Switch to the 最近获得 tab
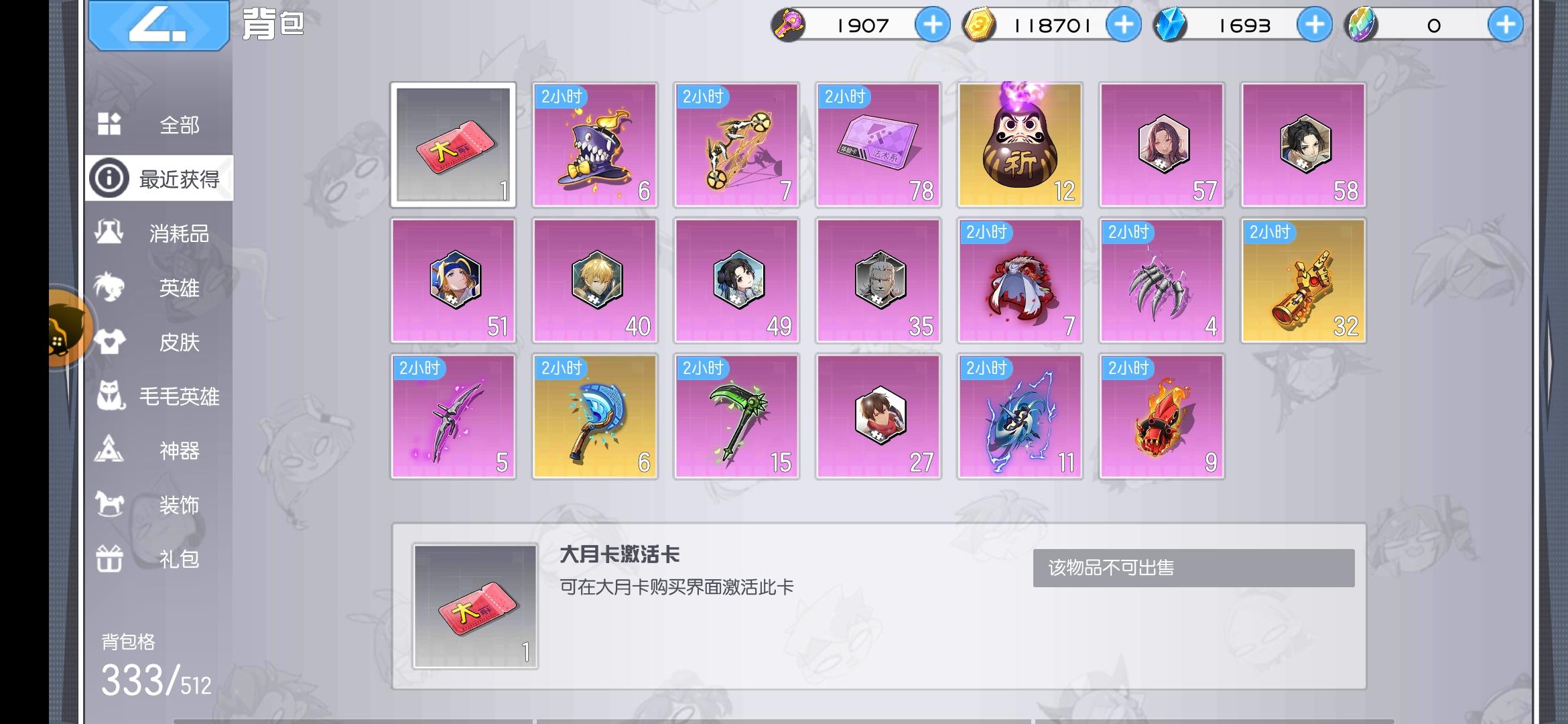The height and width of the screenshot is (724, 1568). [161, 178]
